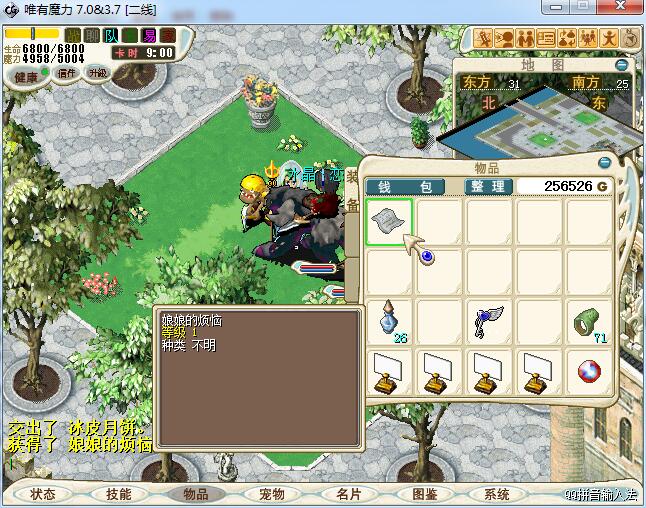The image size is (646, 508).
Task: Select the 娘娘的烦恼 paper item slot
Action: 389,220
